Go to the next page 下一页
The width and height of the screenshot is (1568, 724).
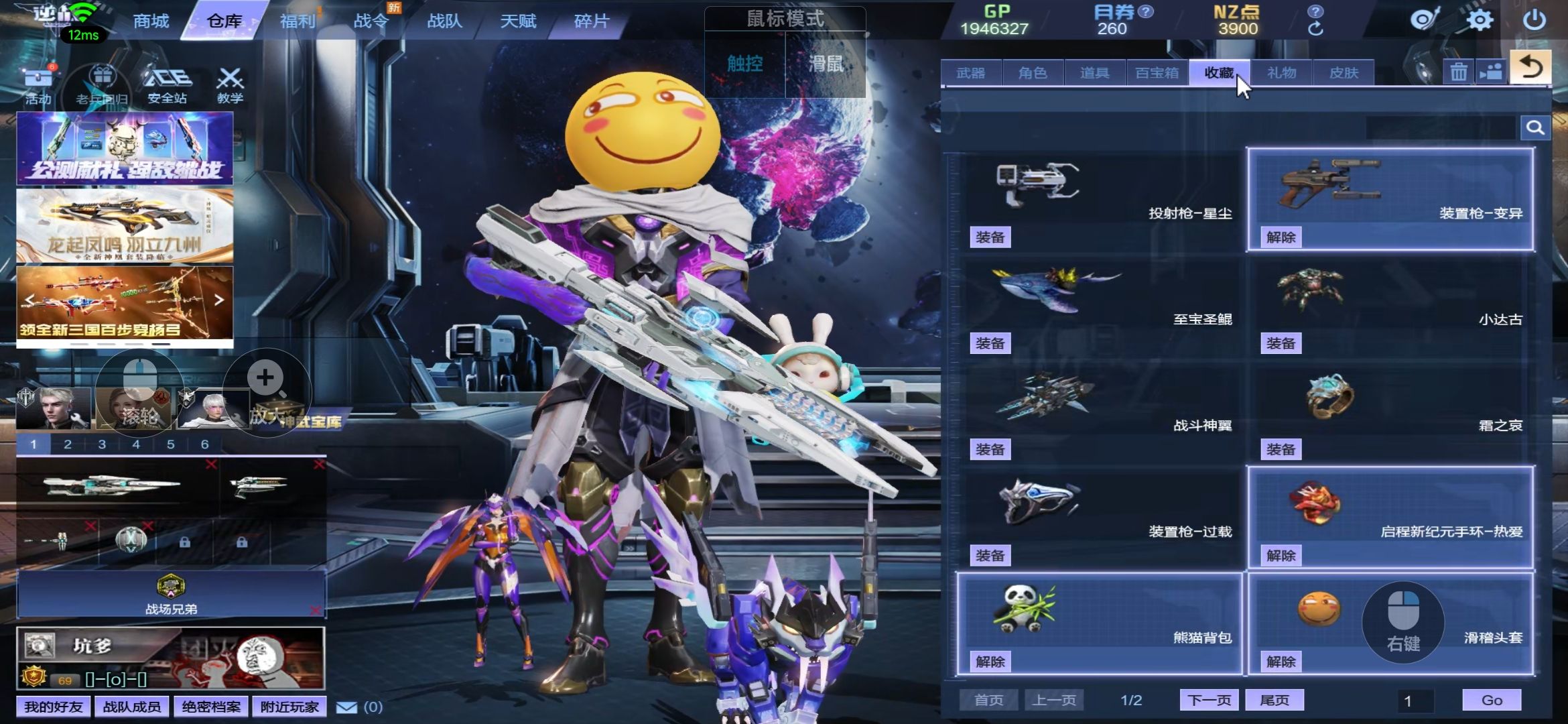(x=1209, y=701)
